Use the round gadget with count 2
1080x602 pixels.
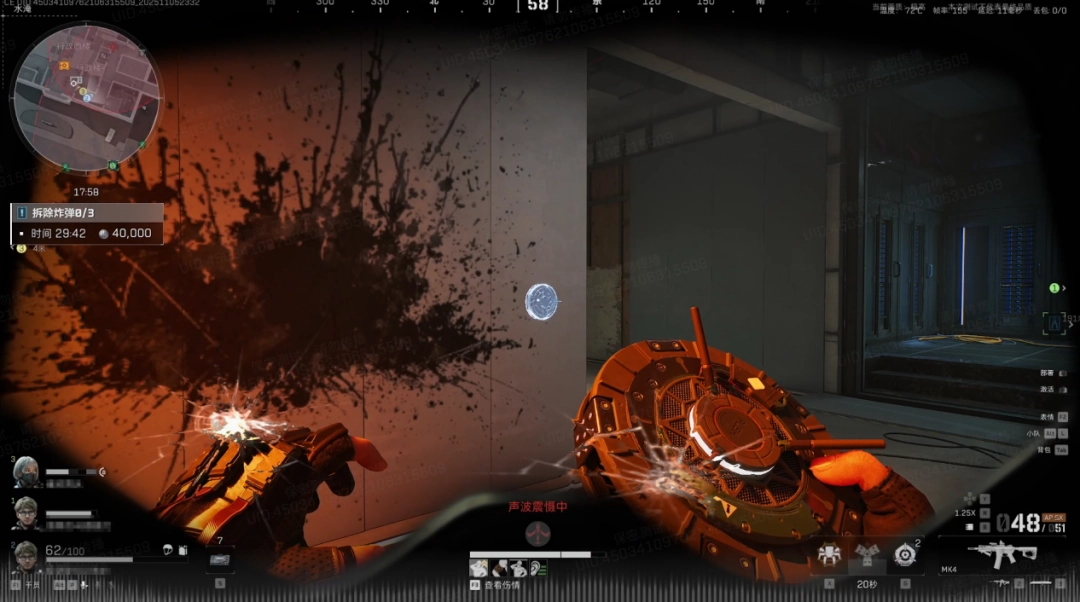905,554
